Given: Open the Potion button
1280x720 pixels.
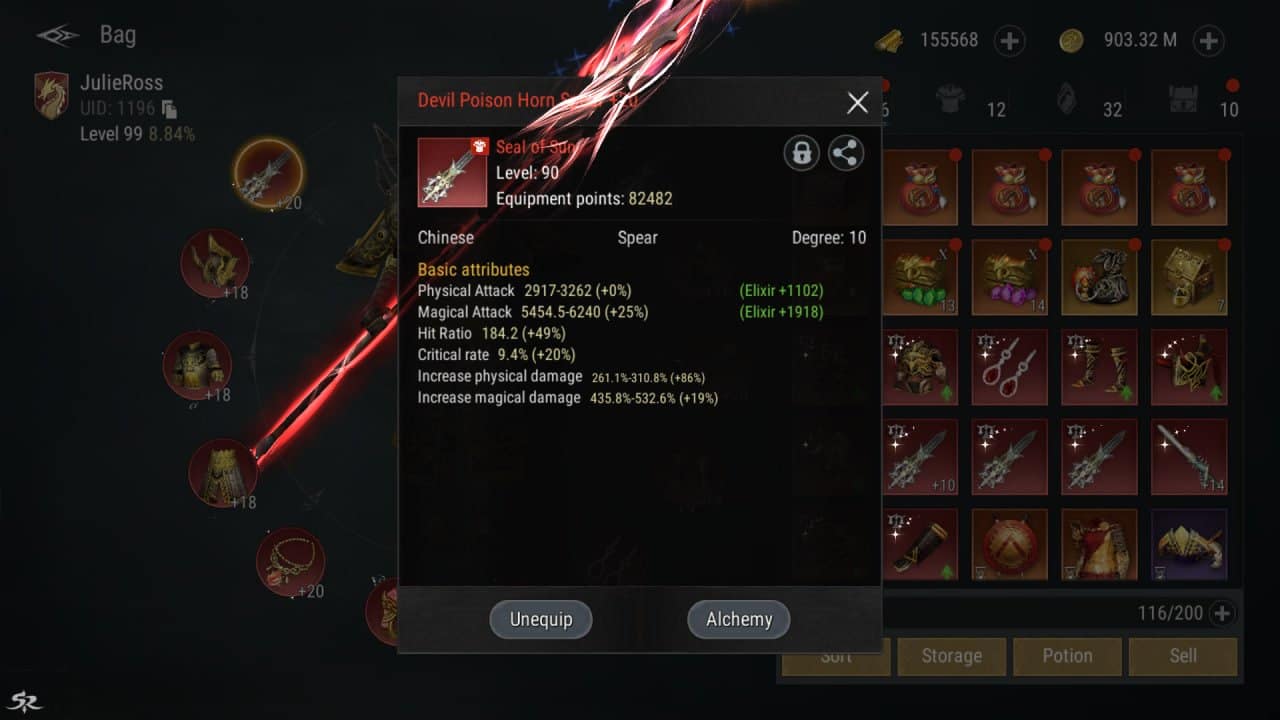Looking at the screenshot, I should pyautogui.click(x=1067, y=656).
